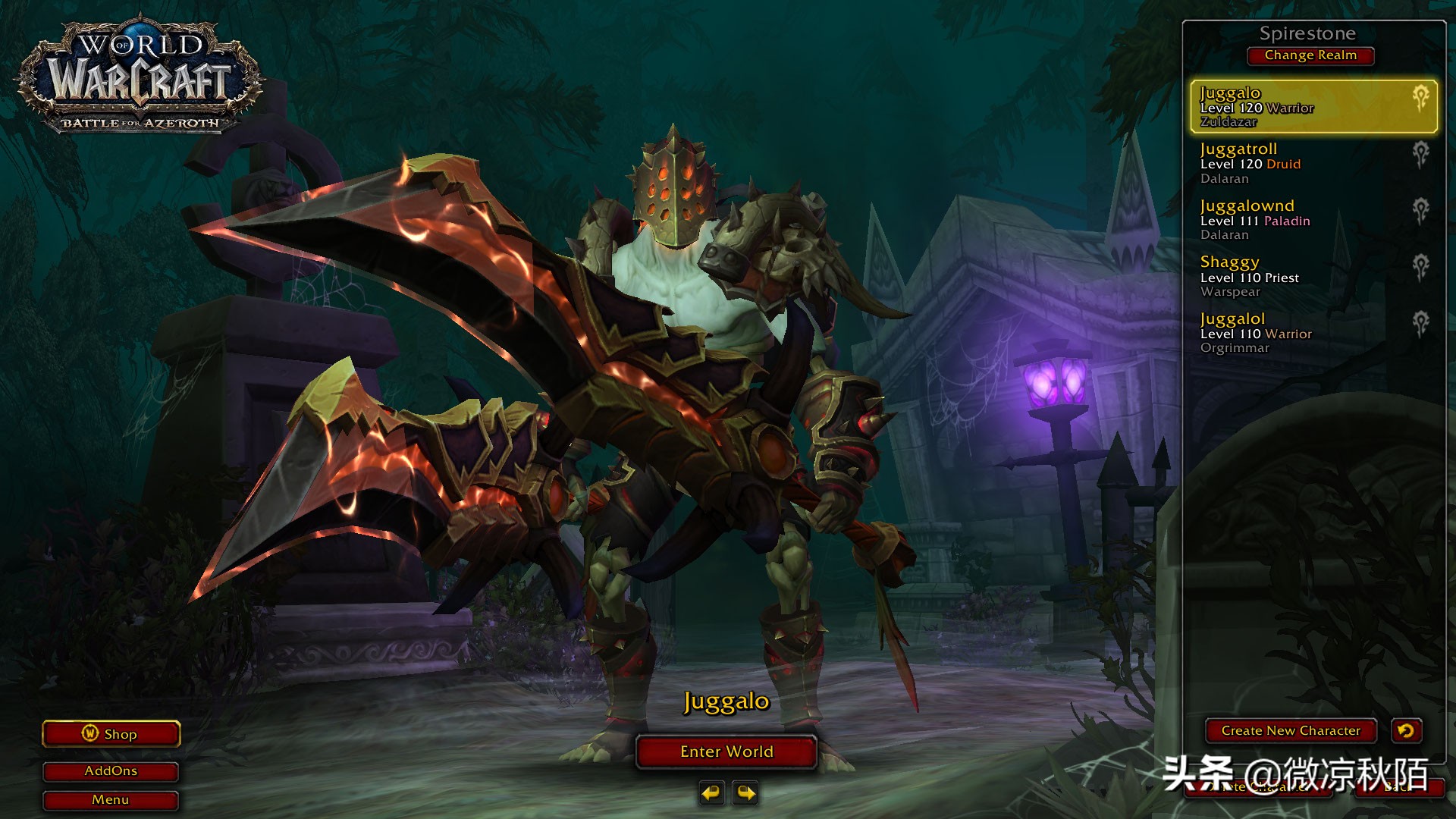Rotate character left with arrow button
This screenshot has width=1456, height=819.
click(711, 793)
